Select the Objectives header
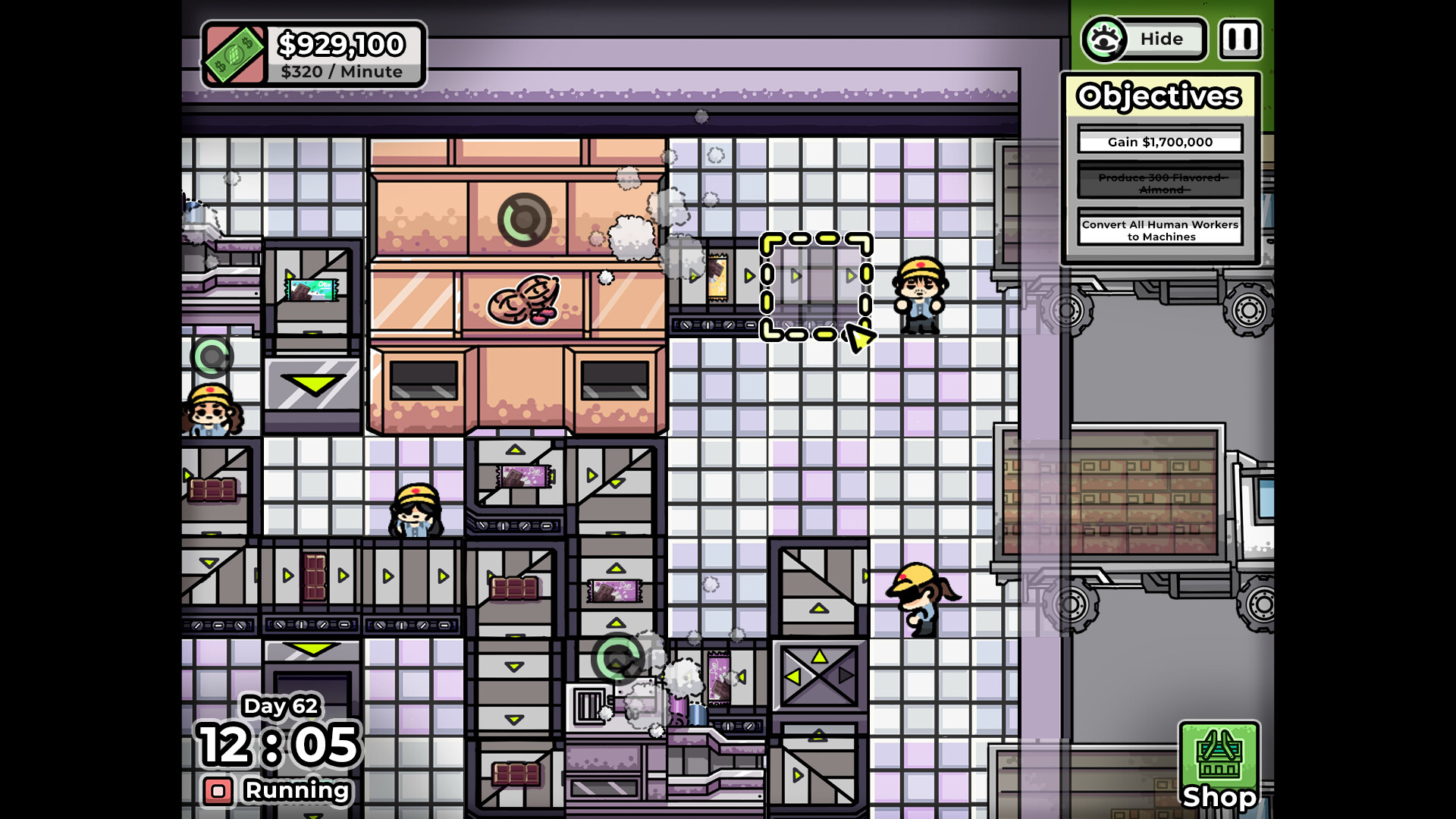Viewport: 1456px width, 819px height. 1159,96
